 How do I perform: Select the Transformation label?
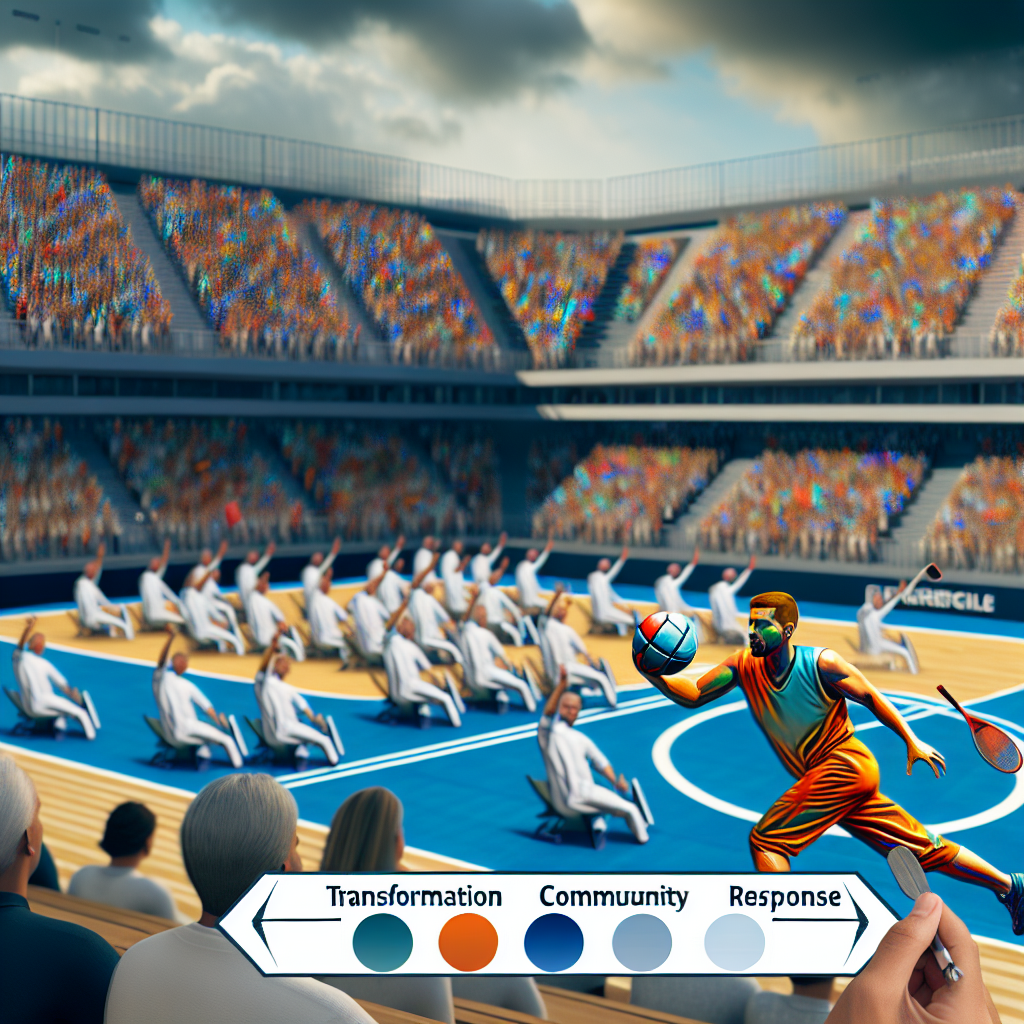coord(413,896)
